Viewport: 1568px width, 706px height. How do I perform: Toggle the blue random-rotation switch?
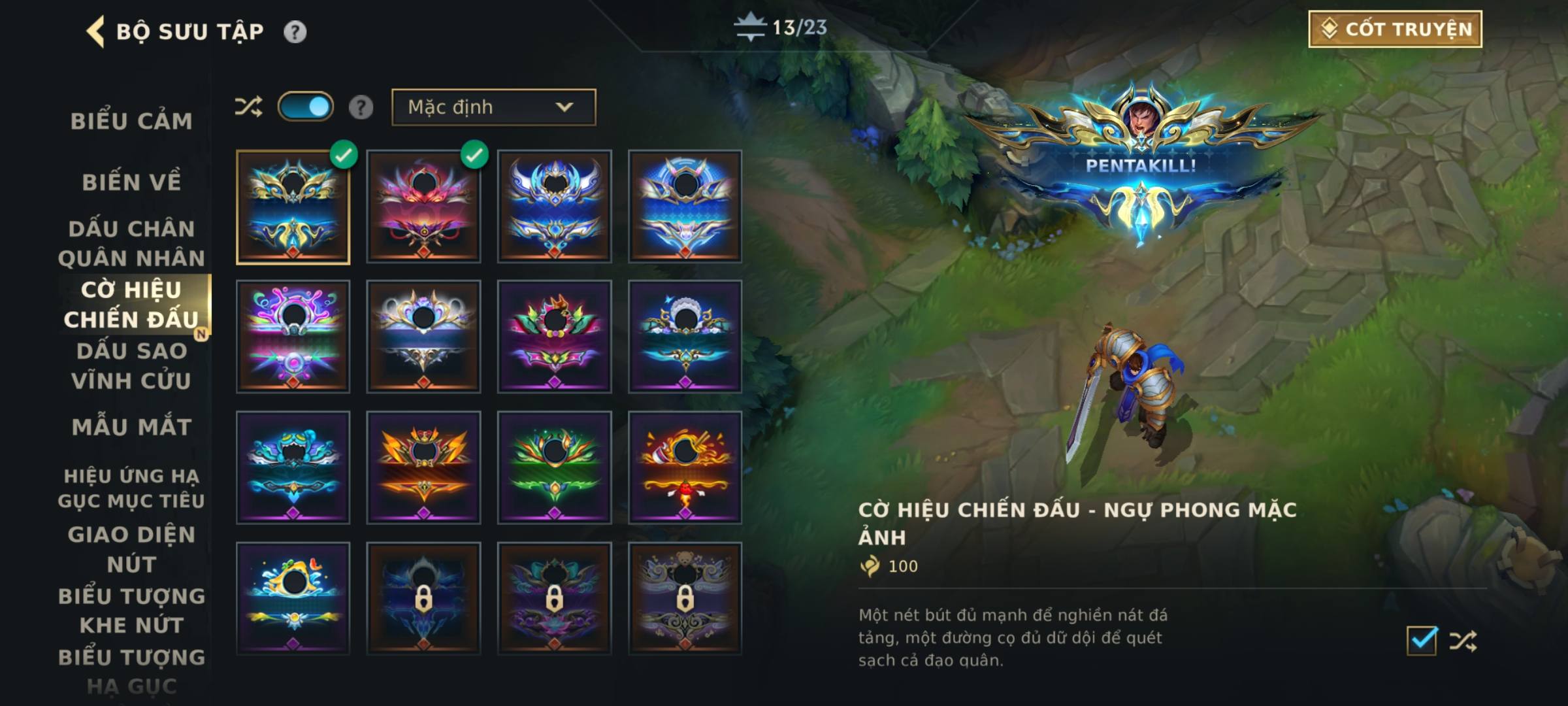(x=305, y=107)
